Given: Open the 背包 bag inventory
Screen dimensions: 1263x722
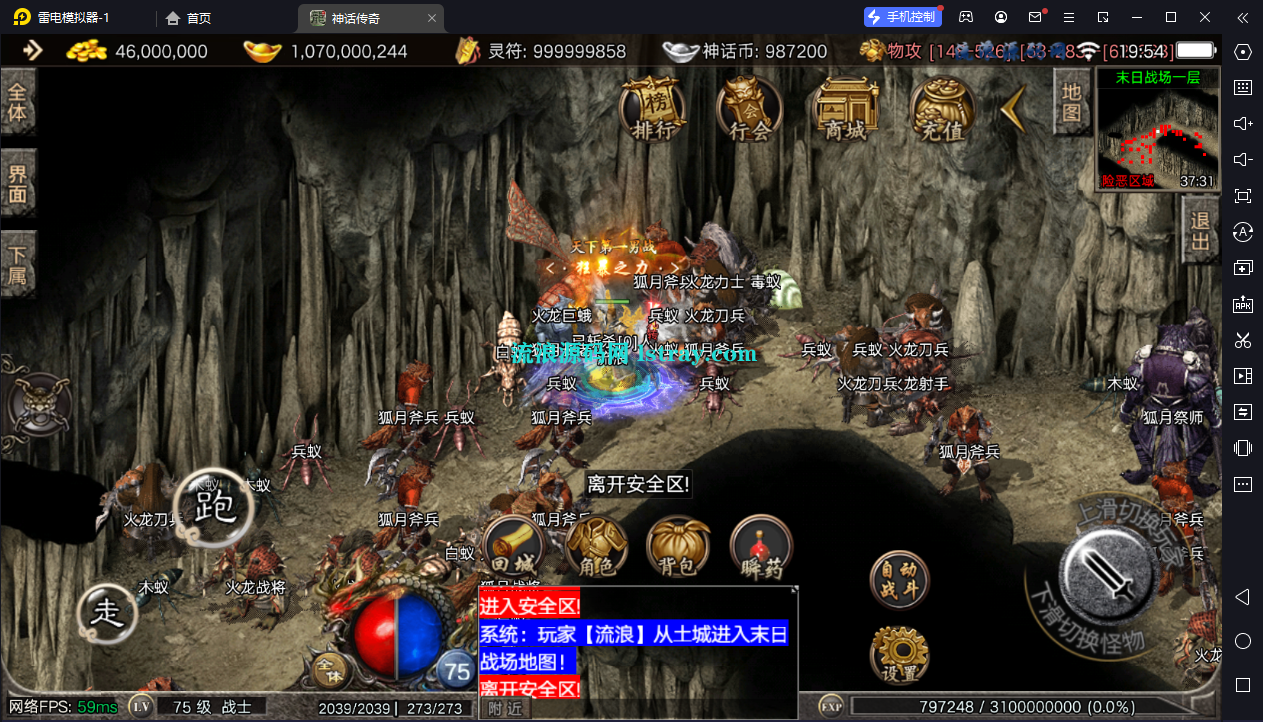Looking at the screenshot, I should click(x=678, y=550).
